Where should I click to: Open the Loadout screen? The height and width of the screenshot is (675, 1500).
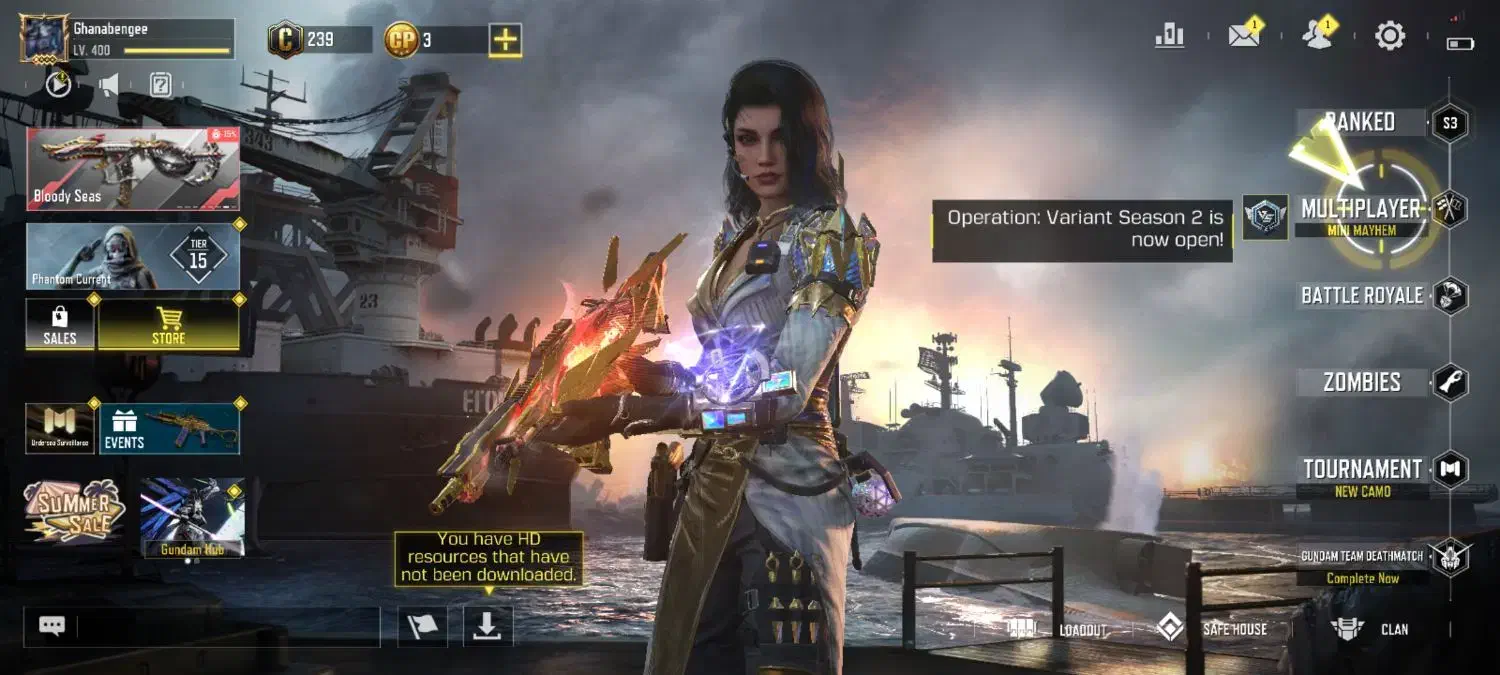(x=1060, y=629)
